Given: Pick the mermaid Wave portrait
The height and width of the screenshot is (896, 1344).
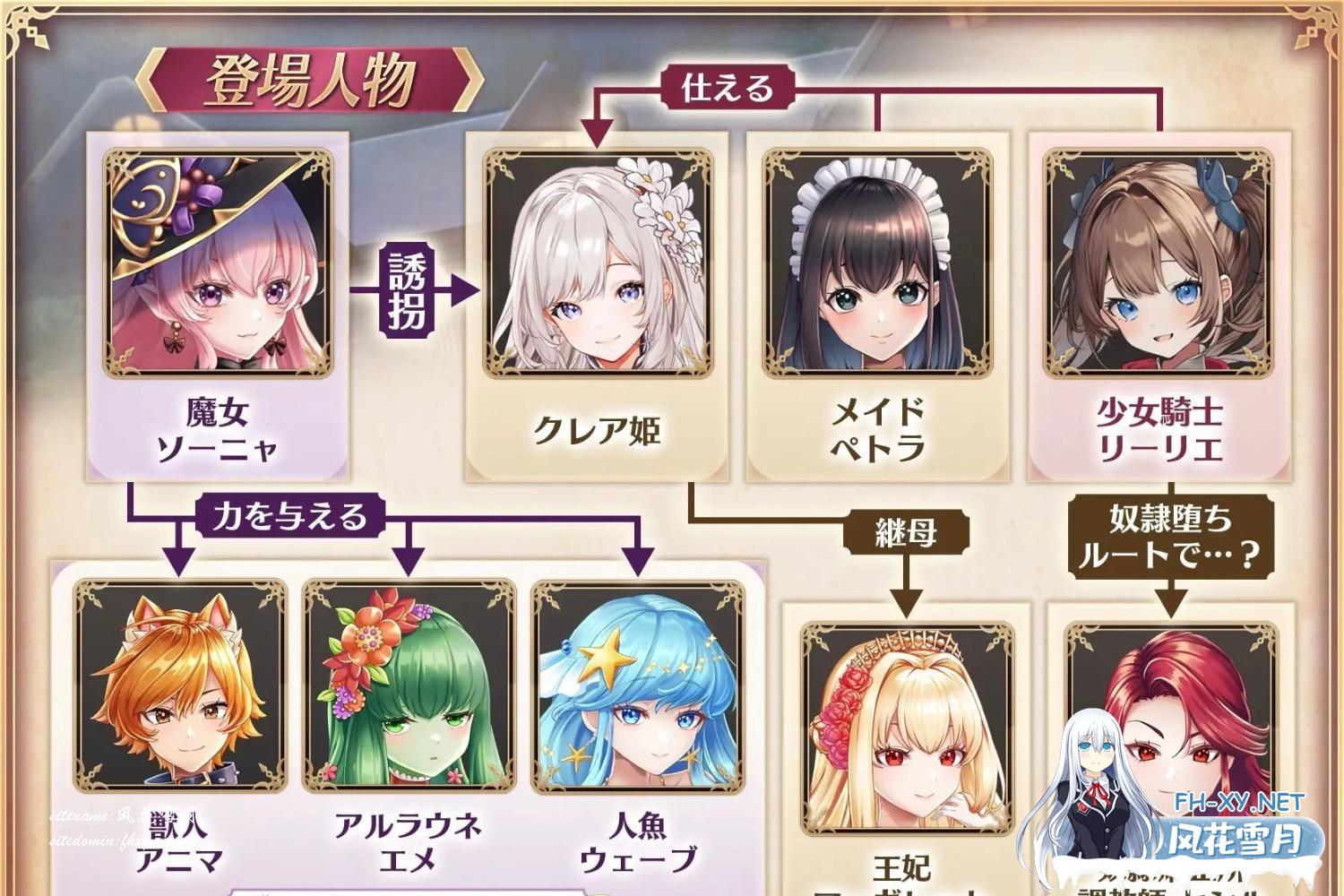Looking at the screenshot, I should coord(638,686).
